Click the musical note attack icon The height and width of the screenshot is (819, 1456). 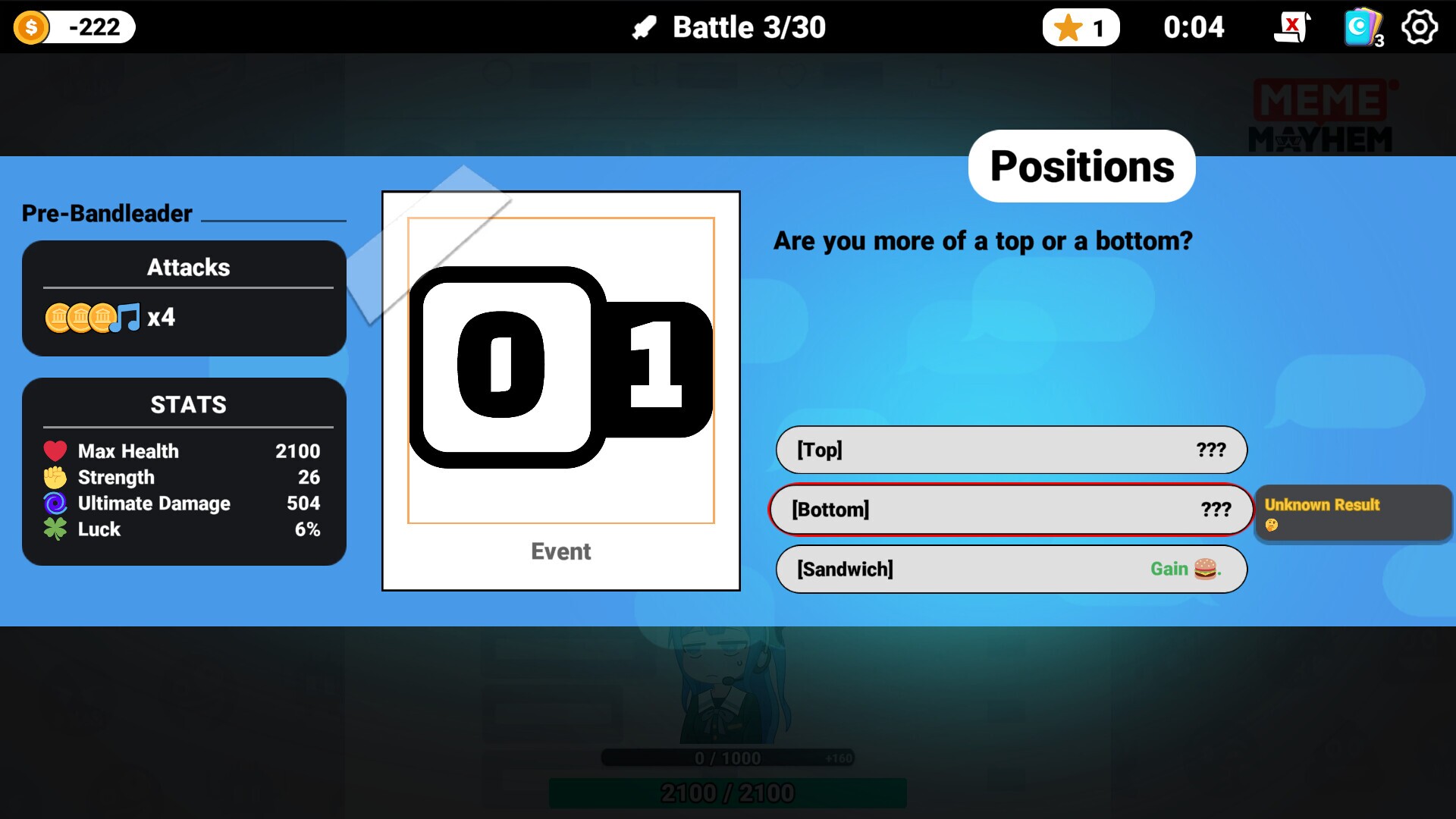click(128, 316)
